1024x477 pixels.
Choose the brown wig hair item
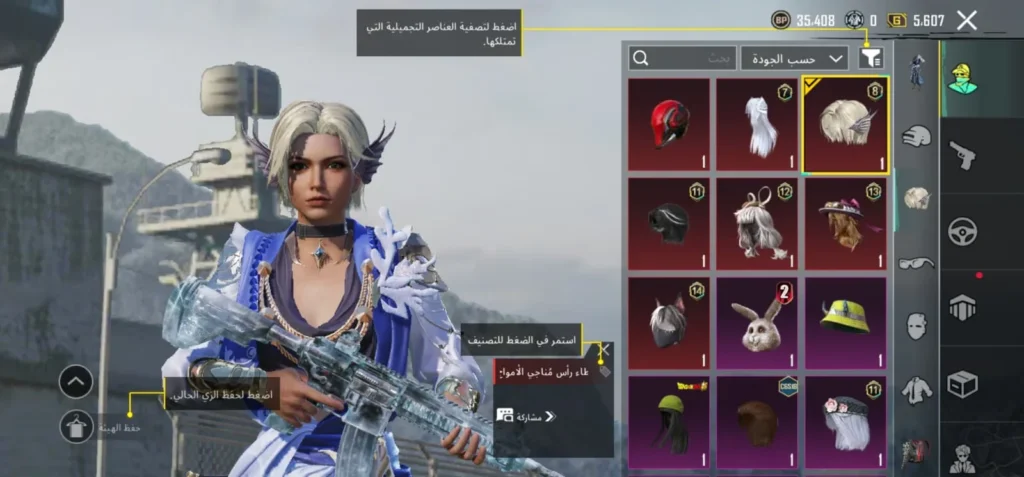(x=757, y=422)
